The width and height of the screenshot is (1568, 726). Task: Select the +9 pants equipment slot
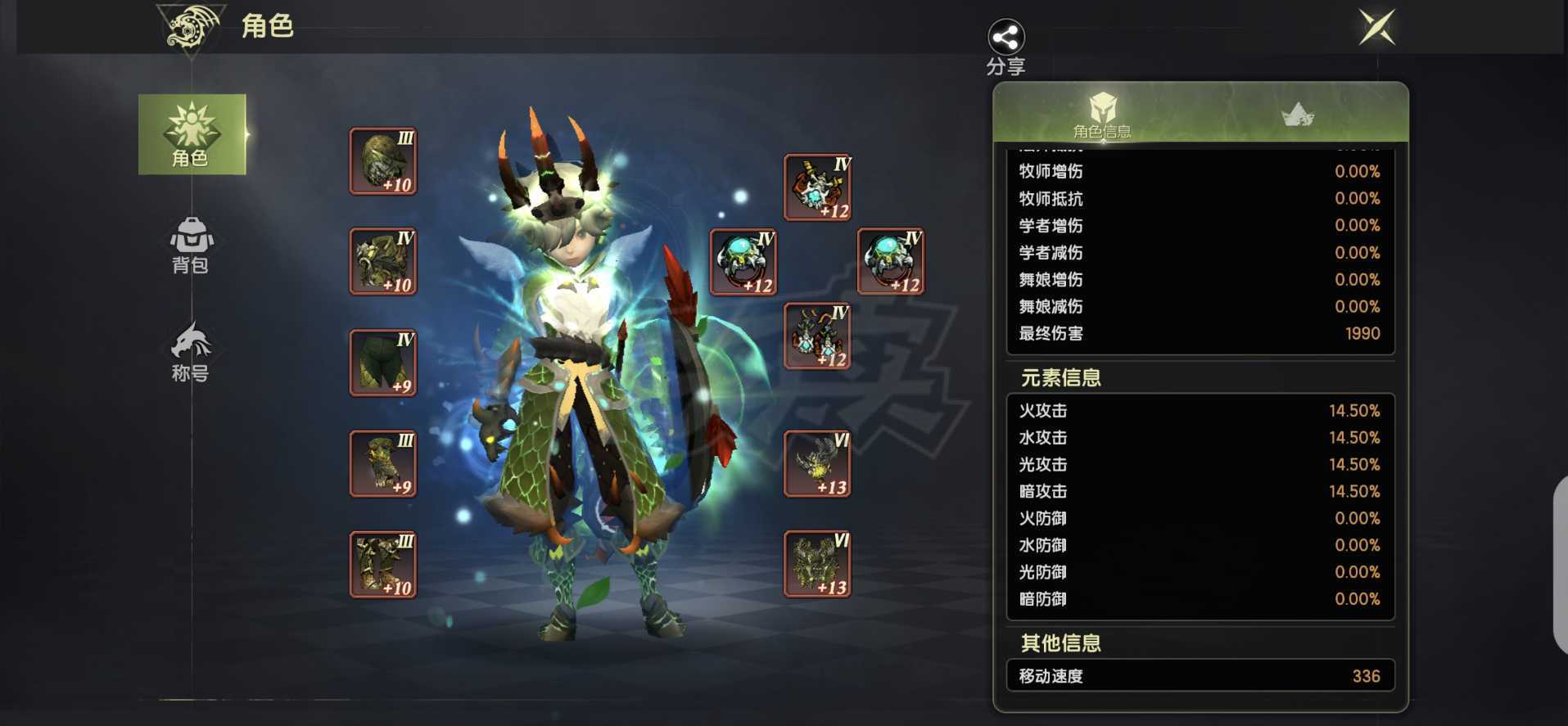coord(382,362)
